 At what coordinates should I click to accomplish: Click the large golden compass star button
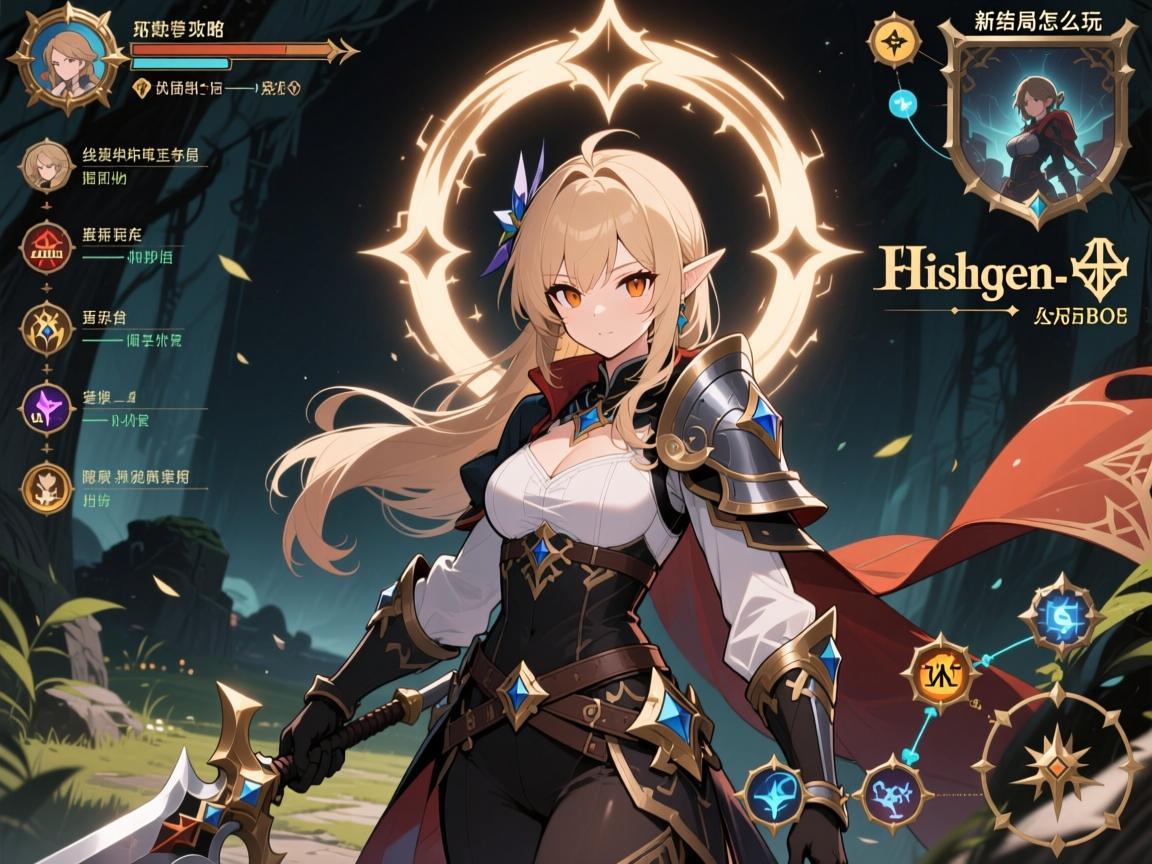click(1056, 768)
